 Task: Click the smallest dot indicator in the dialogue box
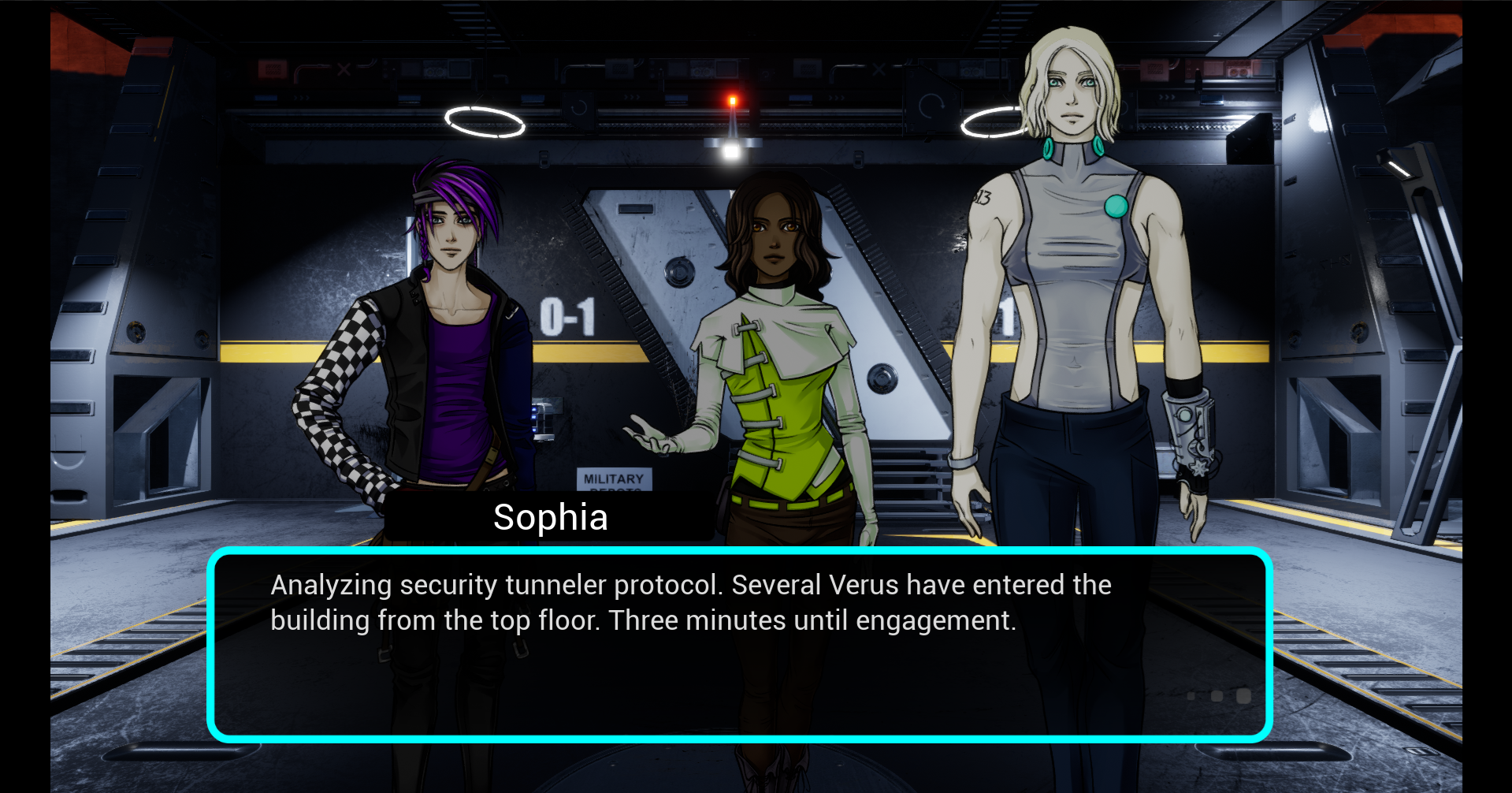1191,694
